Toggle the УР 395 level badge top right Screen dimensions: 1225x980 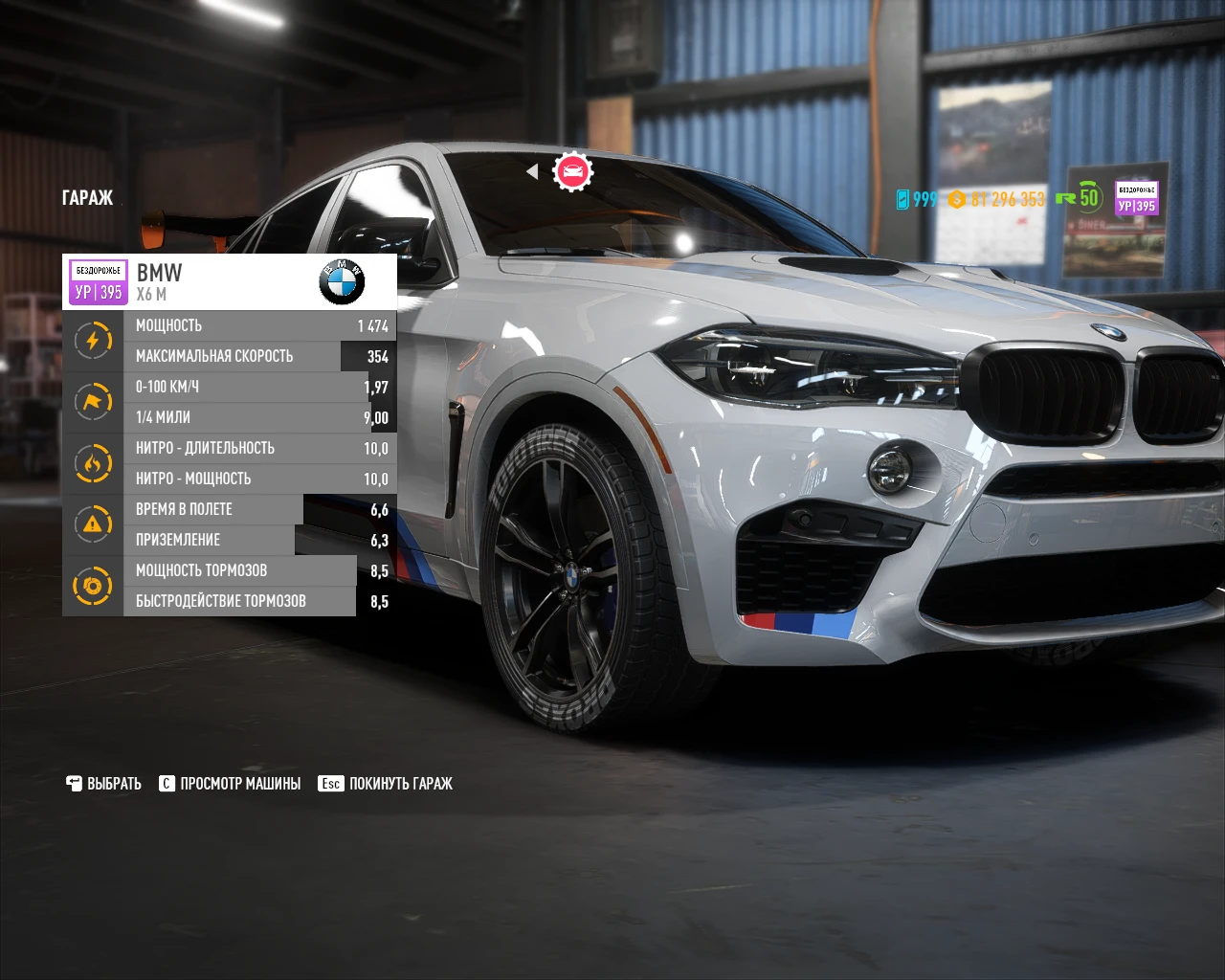pos(1137,196)
